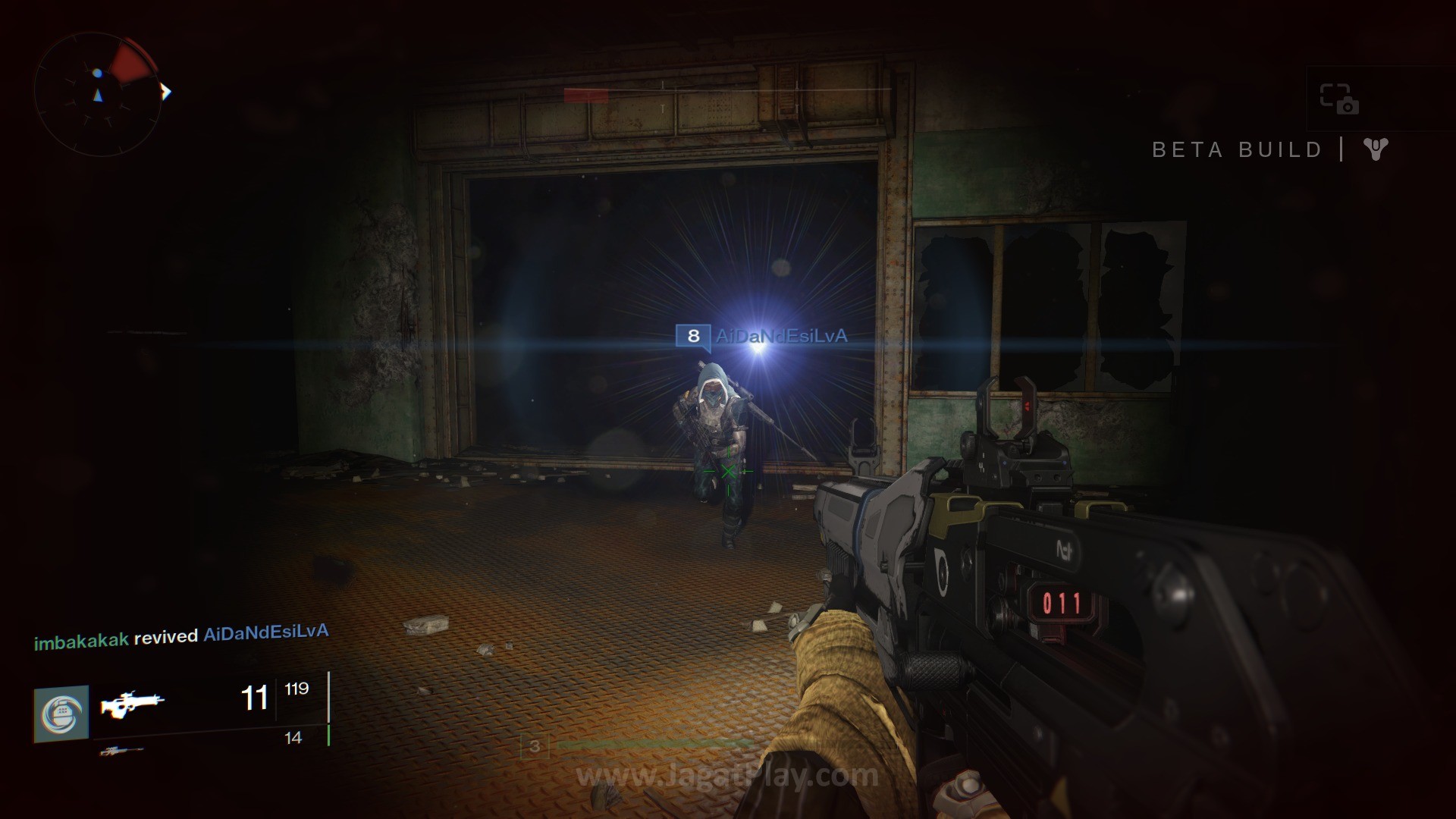Choose the secondary weapon icon below the rifle
1456x819 pixels.
point(121,751)
